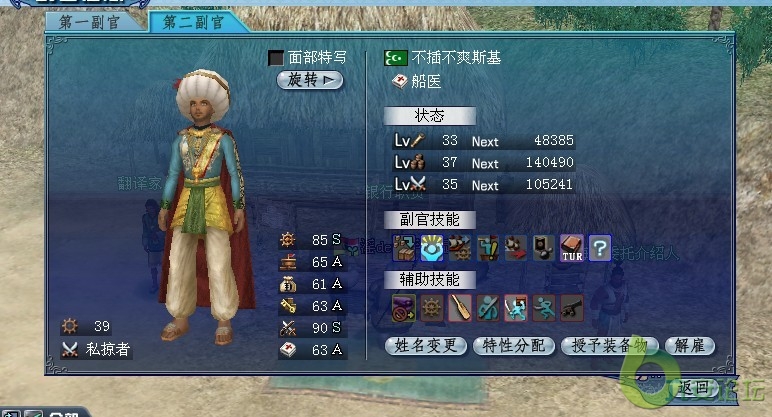The image size is (772, 417).
Task: Select the ship wheel auxiliary skill icon
Action: pos(431,307)
